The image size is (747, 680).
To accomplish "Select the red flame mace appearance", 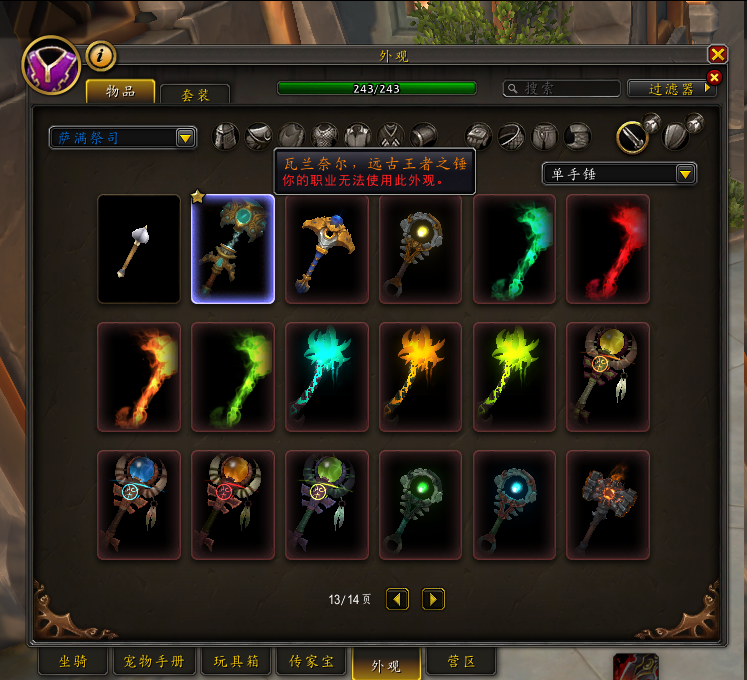I will click(608, 249).
